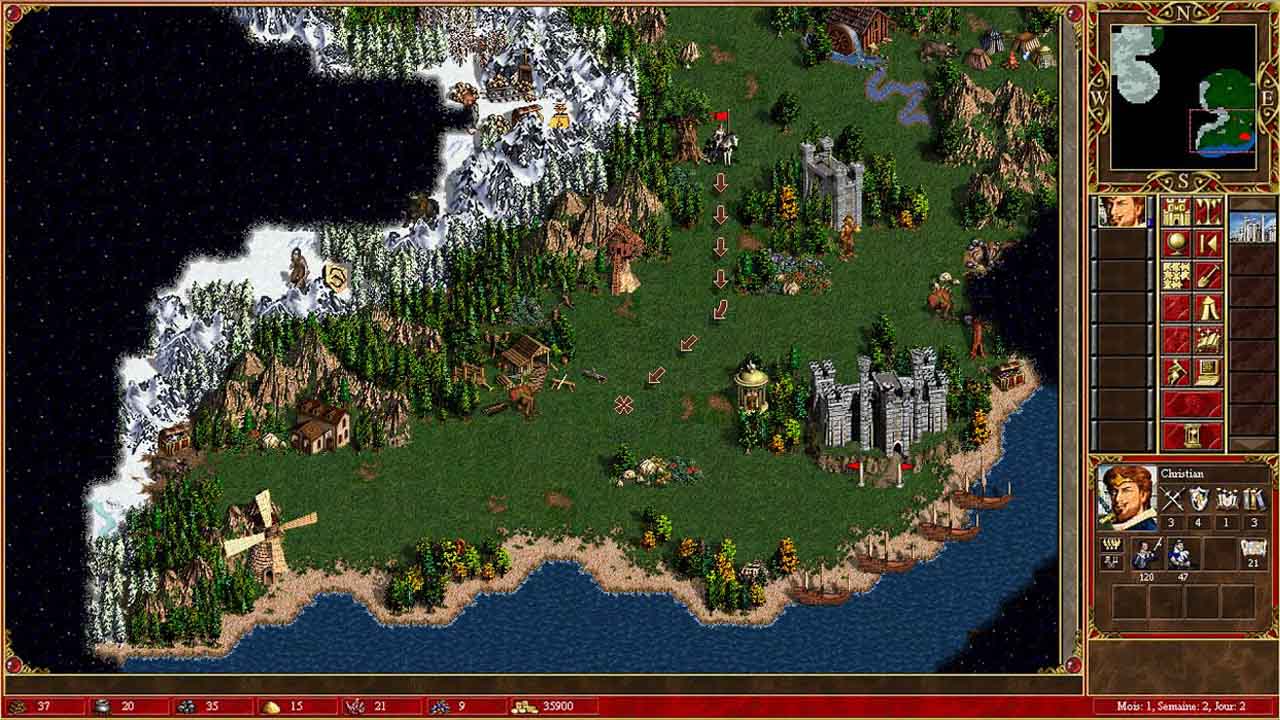
Task: Click Christian's attack skill crossed swords icon
Action: click(x=1173, y=498)
